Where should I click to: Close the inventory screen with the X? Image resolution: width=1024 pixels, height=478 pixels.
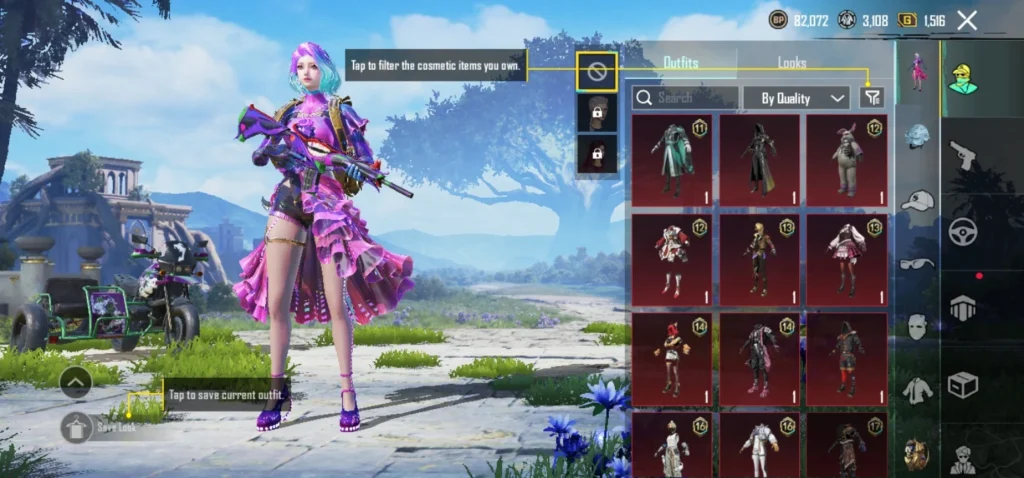pyautogui.click(x=967, y=20)
